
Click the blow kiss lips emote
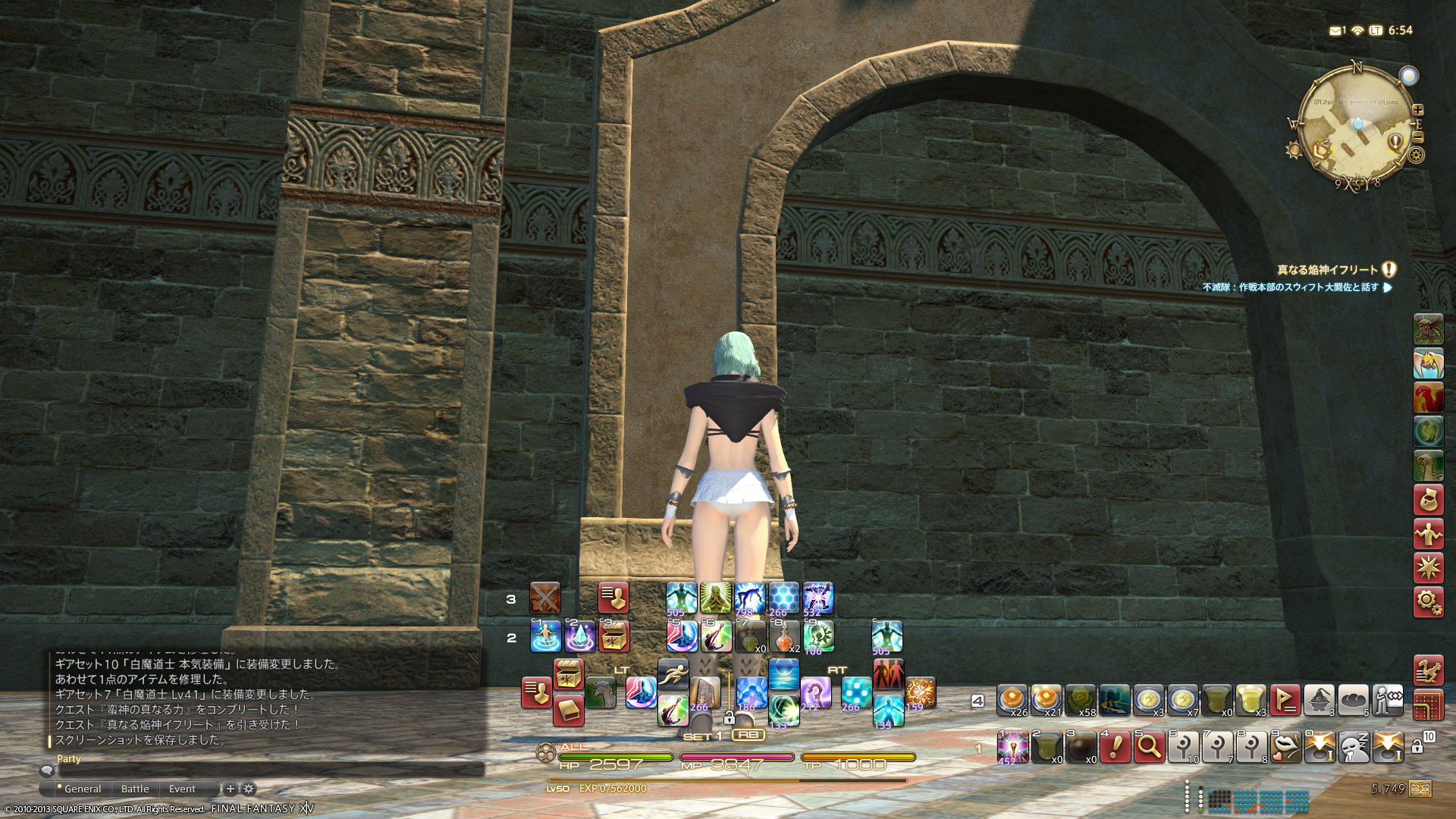point(1285,747)
